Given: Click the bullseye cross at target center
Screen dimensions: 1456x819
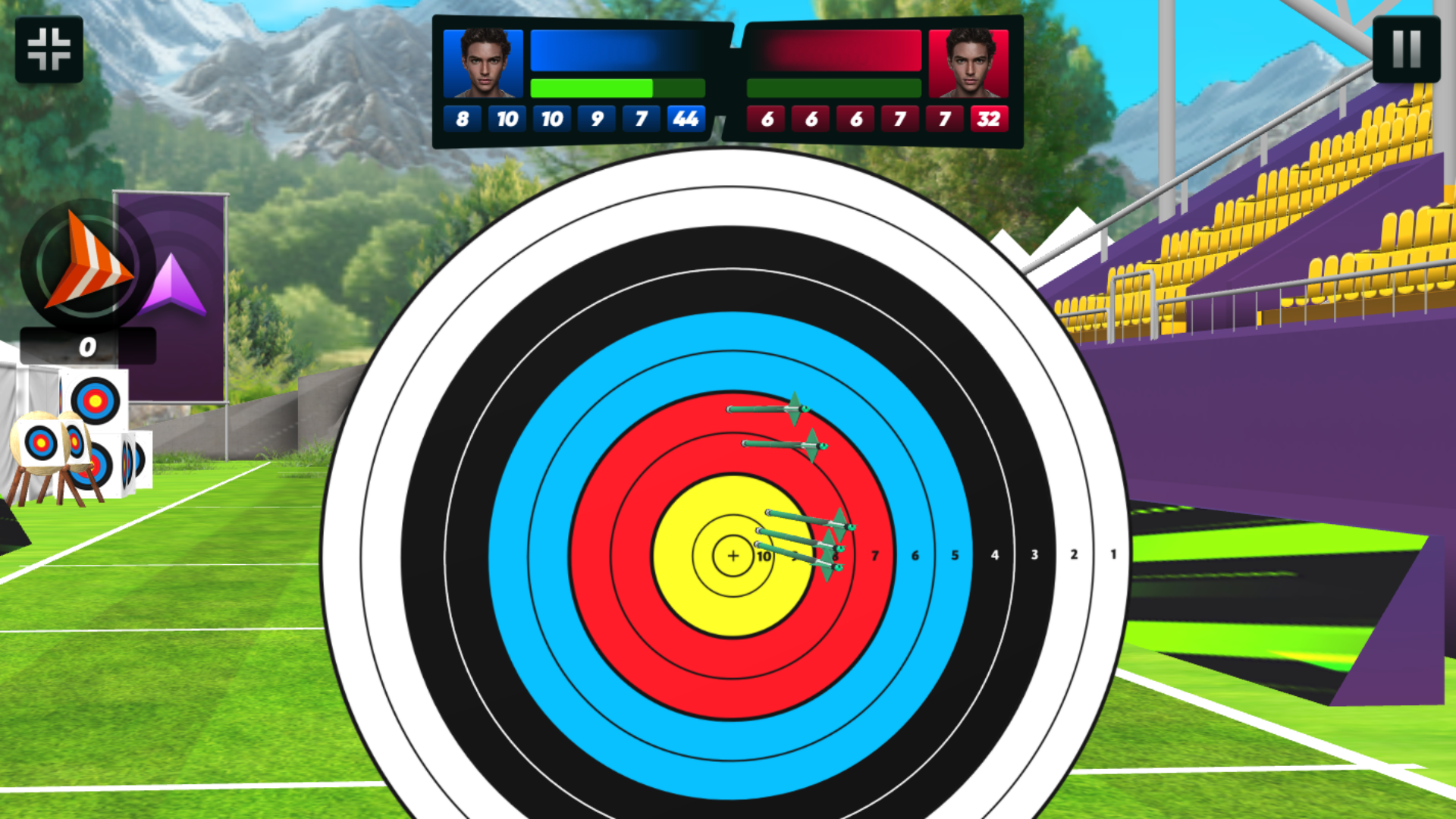Looking at the screenshot, I should coord(733,555).
